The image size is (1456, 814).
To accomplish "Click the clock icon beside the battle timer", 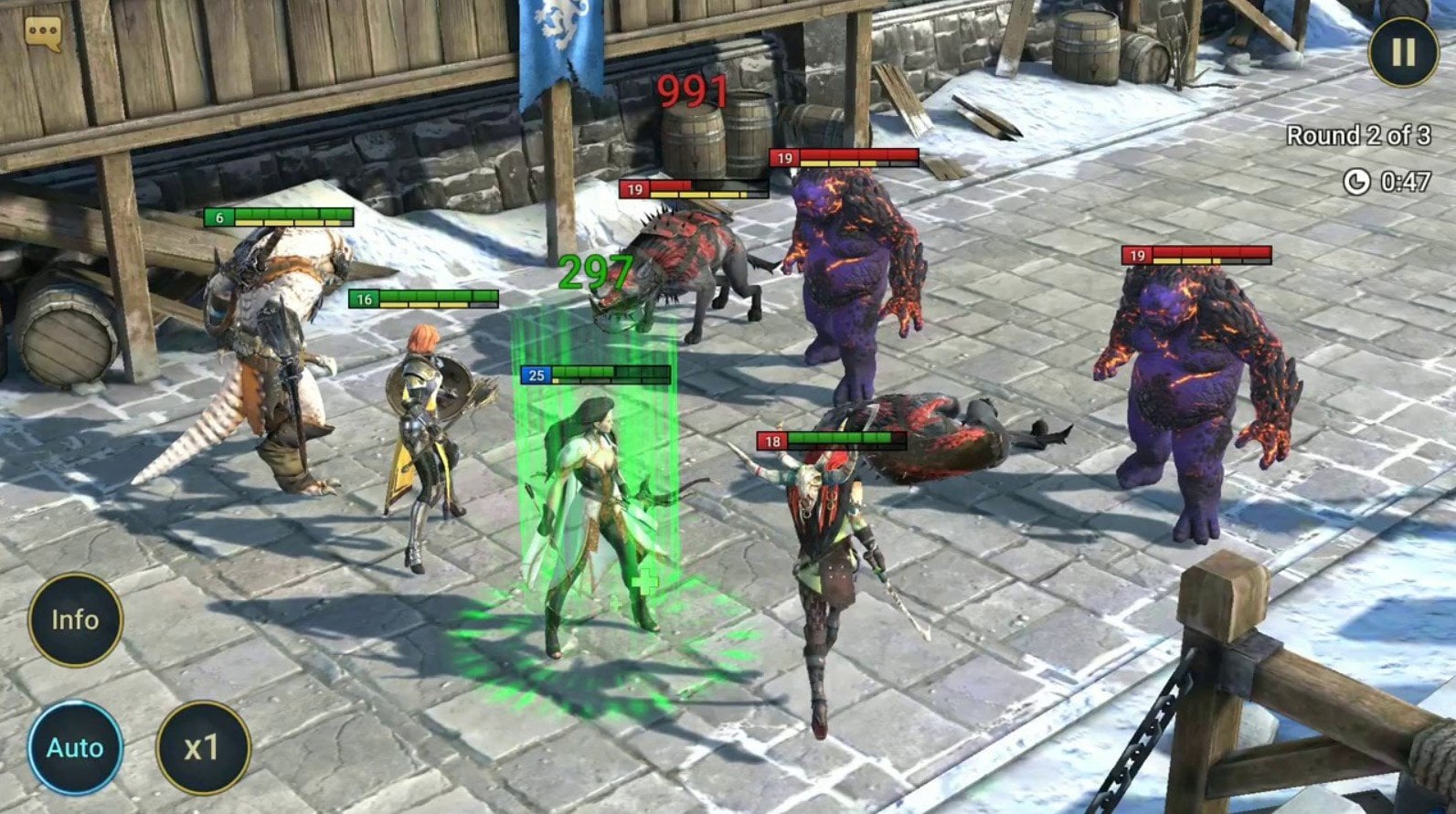I will pos(1359,181).
